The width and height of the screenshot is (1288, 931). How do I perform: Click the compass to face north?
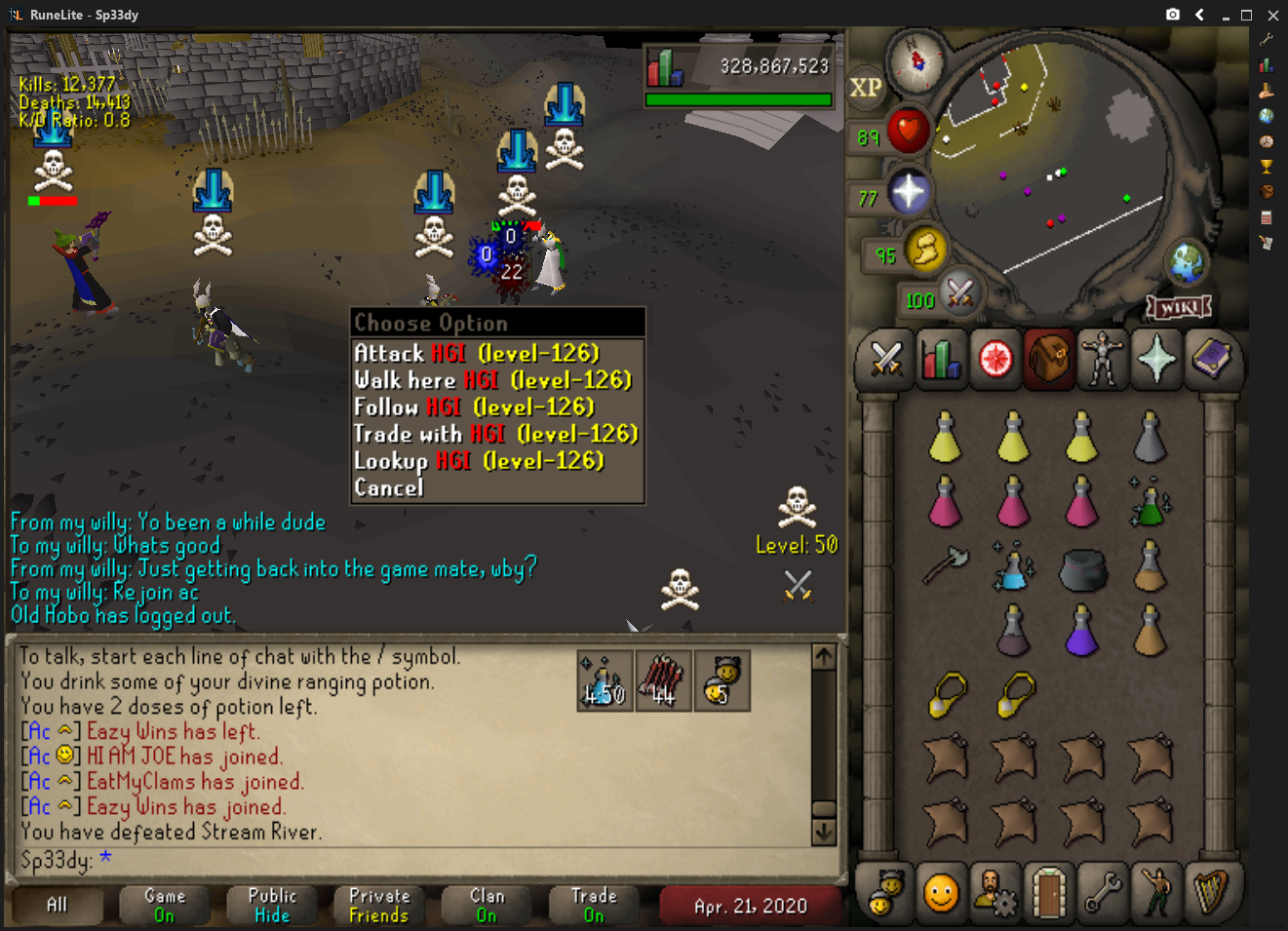(917, 60)
